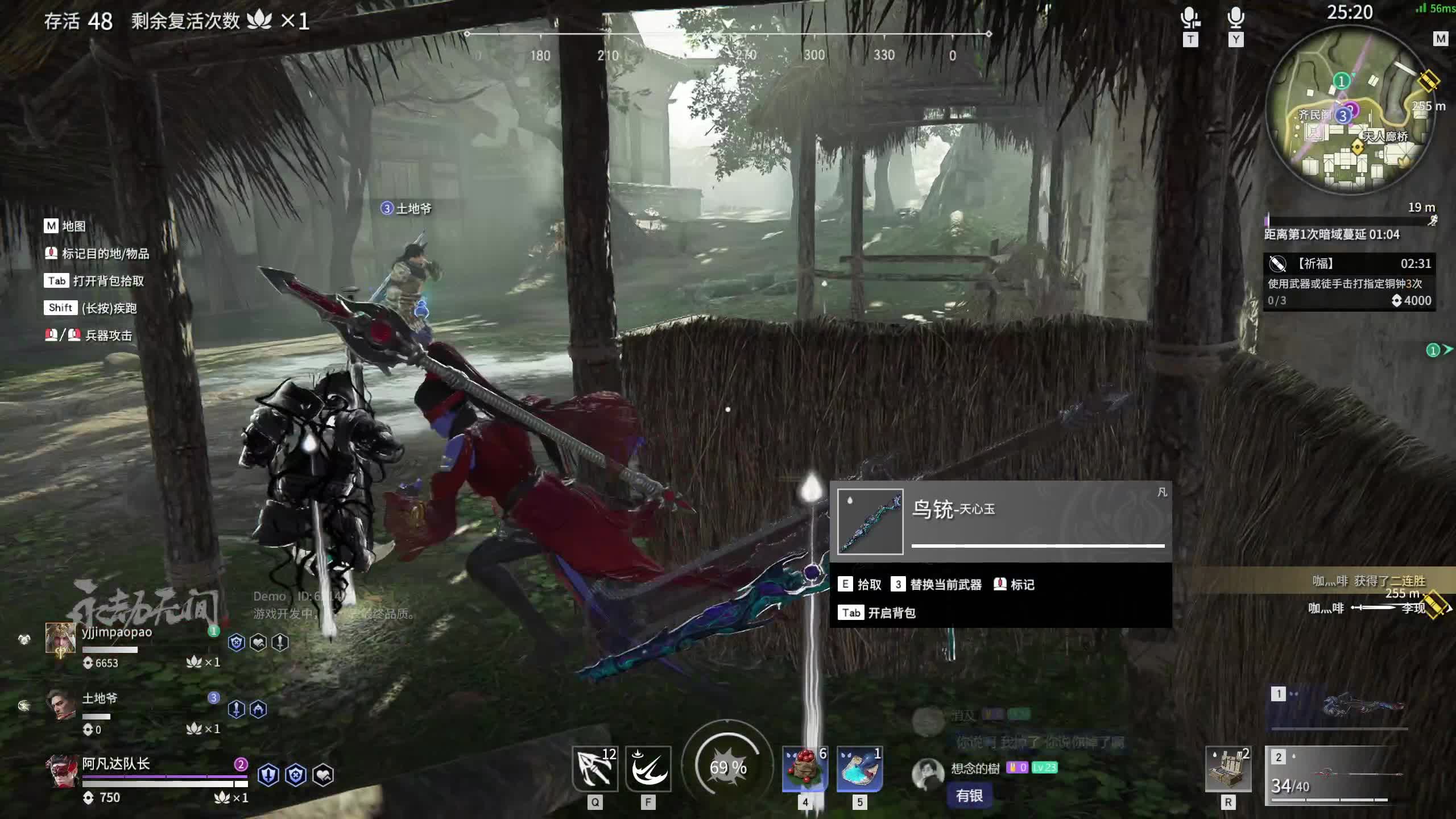The width and height of the screenshot is (1456, 819).
Task: Open the circular minimap
Action: pos(1349,109)
